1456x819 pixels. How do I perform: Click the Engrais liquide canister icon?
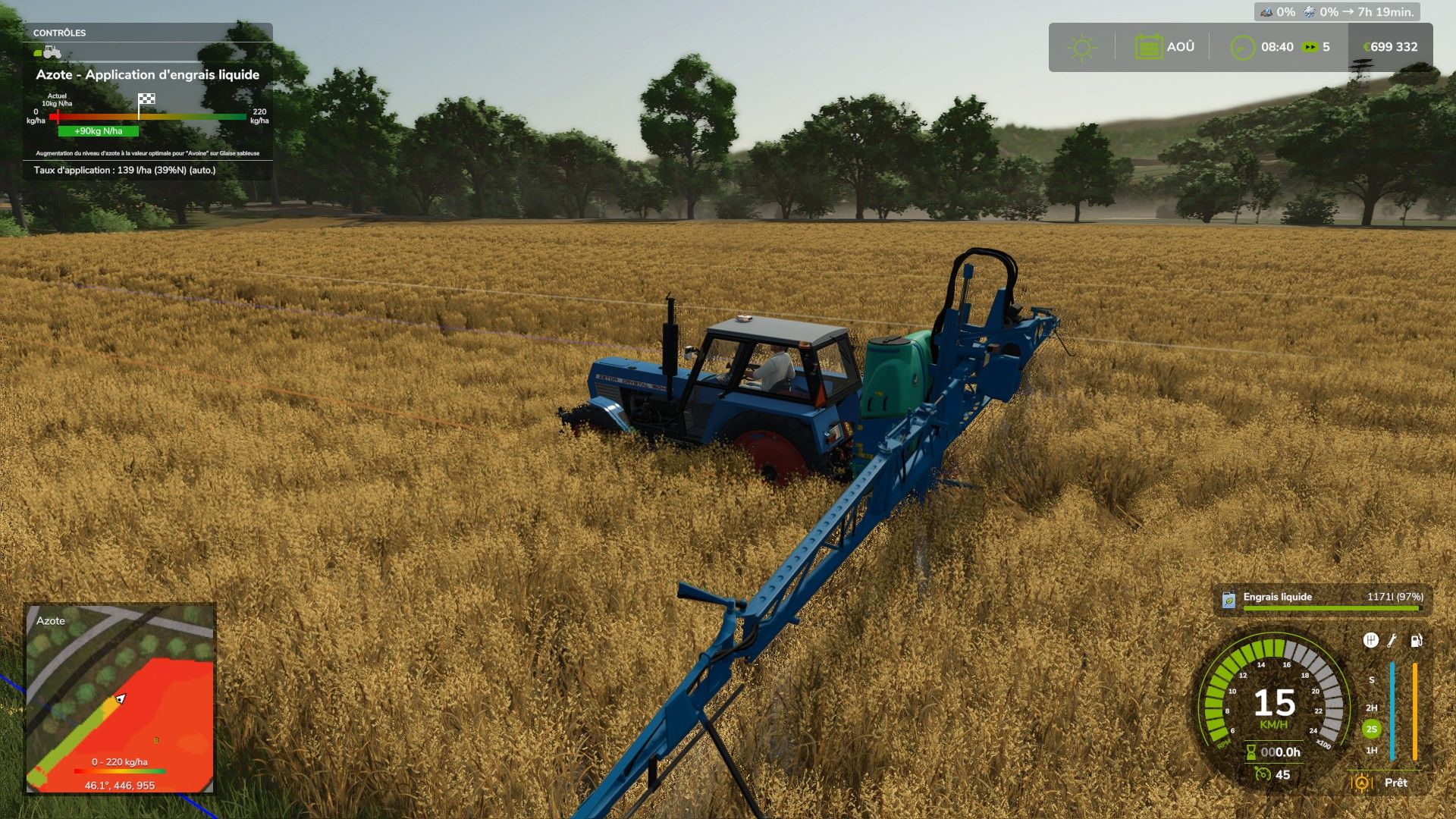[1230, 601]
